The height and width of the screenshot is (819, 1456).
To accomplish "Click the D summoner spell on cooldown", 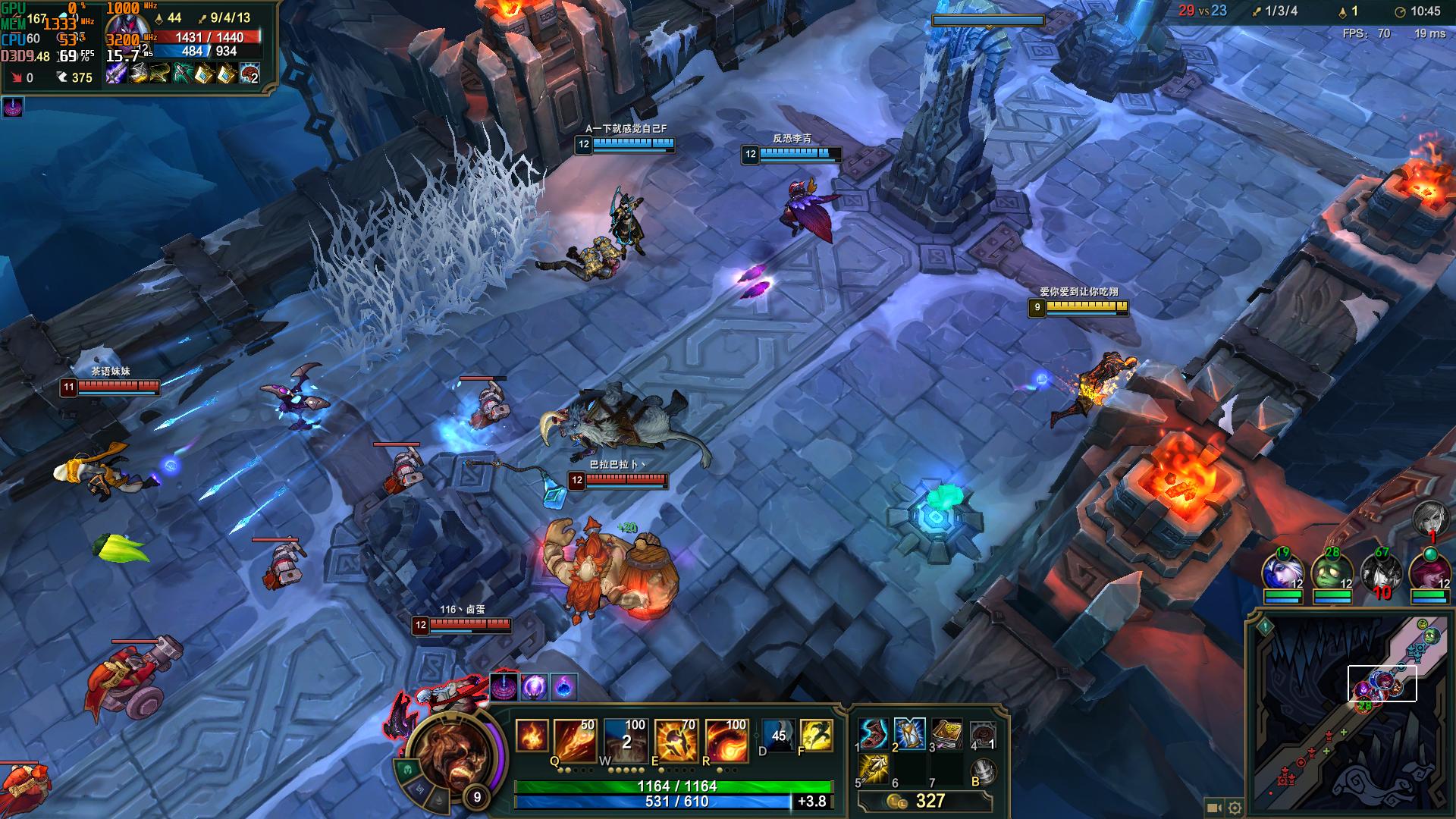I will point(779,736).
